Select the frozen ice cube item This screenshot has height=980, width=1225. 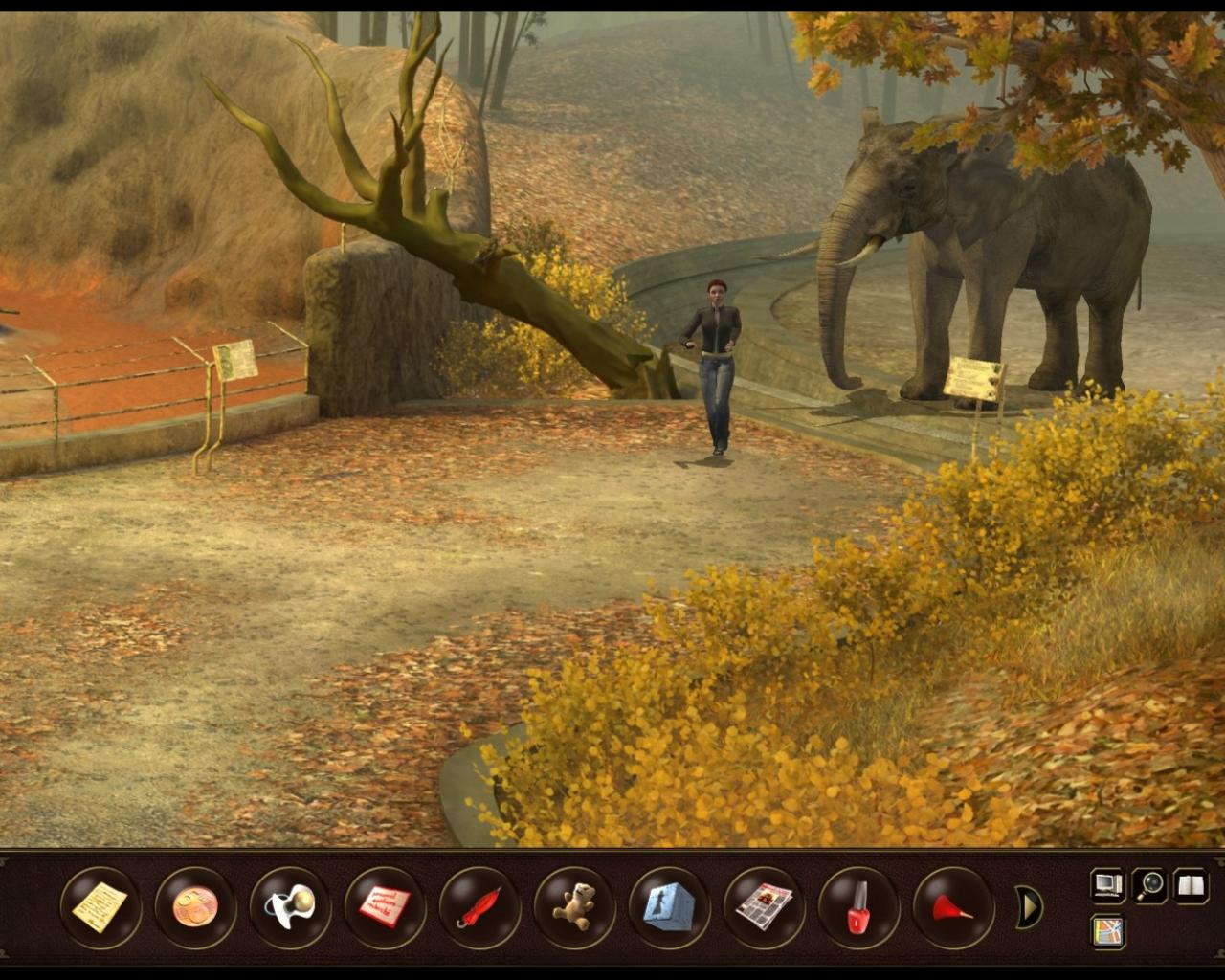667,904
